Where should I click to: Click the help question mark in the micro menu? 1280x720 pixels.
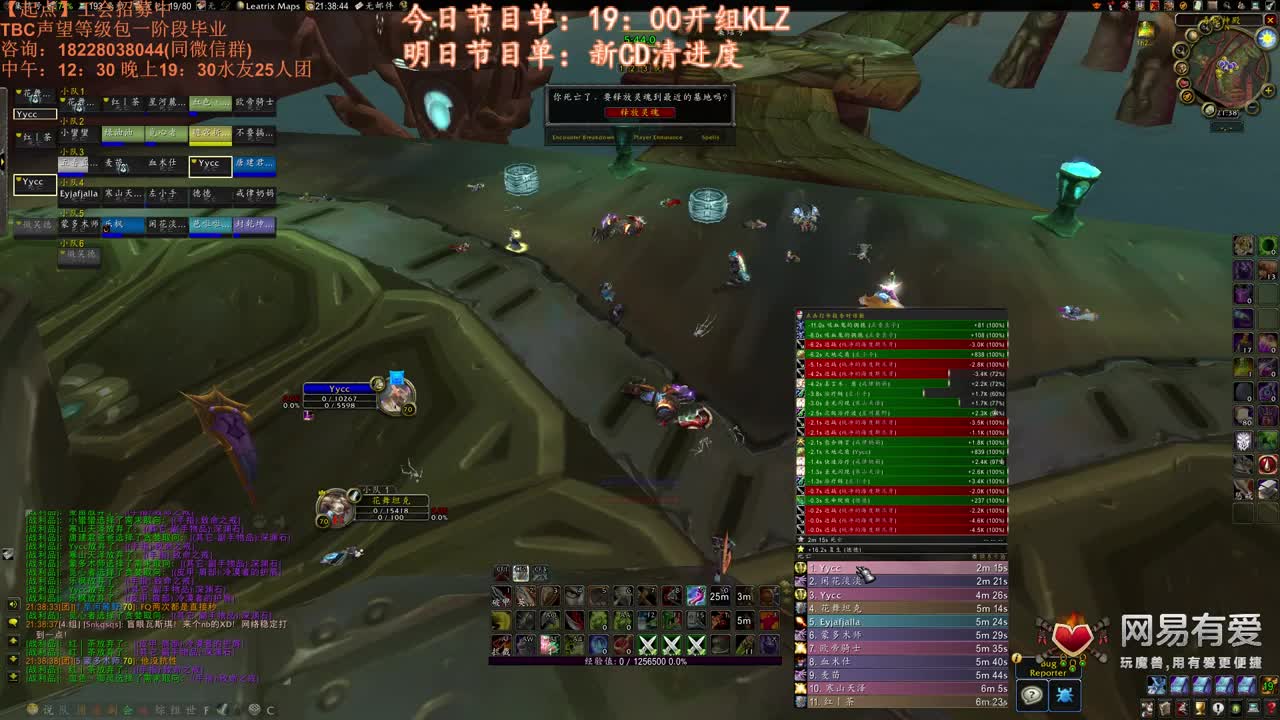point(1271,708)
